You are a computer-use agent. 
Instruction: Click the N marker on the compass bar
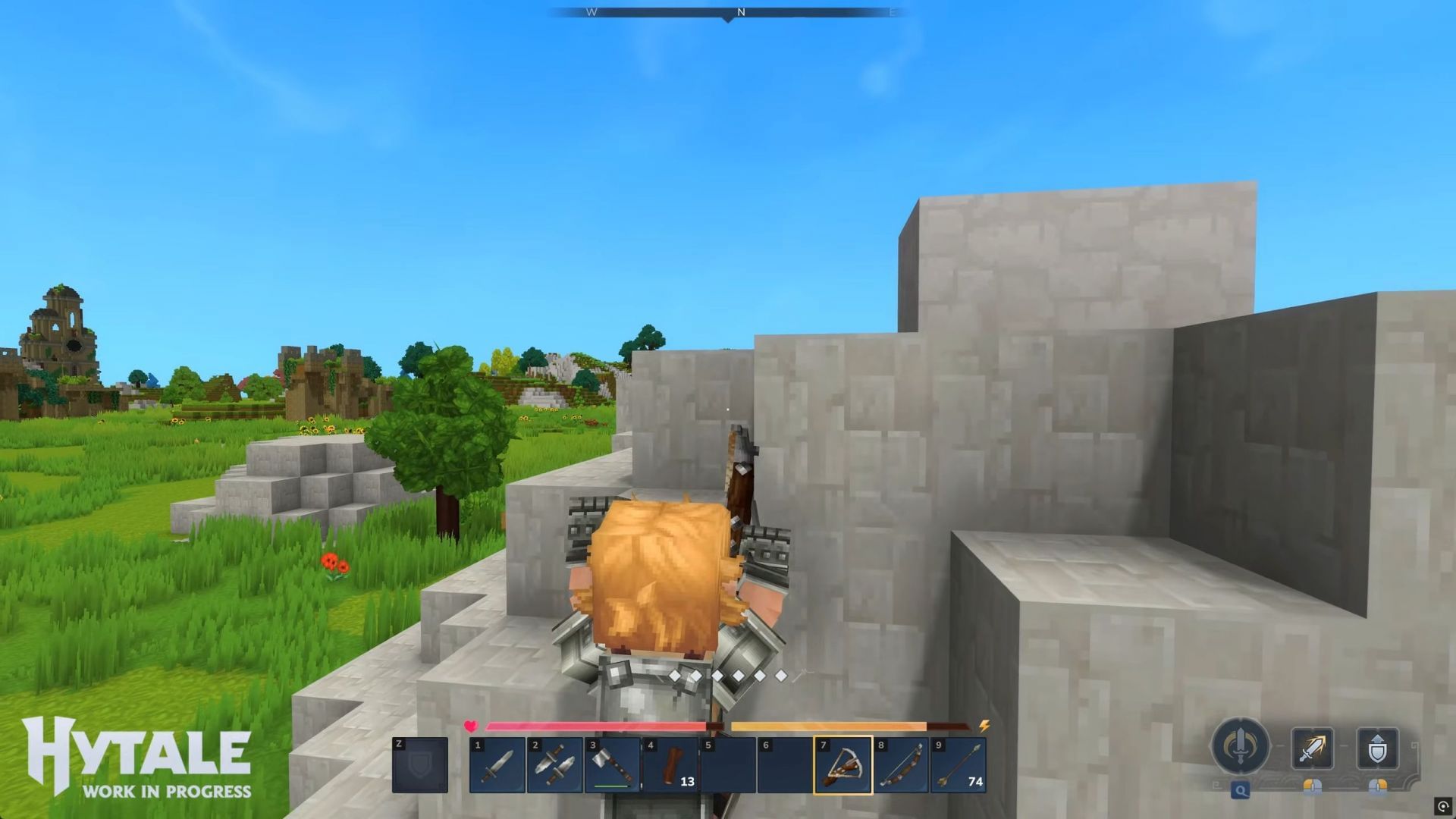[x=742, y=12]
